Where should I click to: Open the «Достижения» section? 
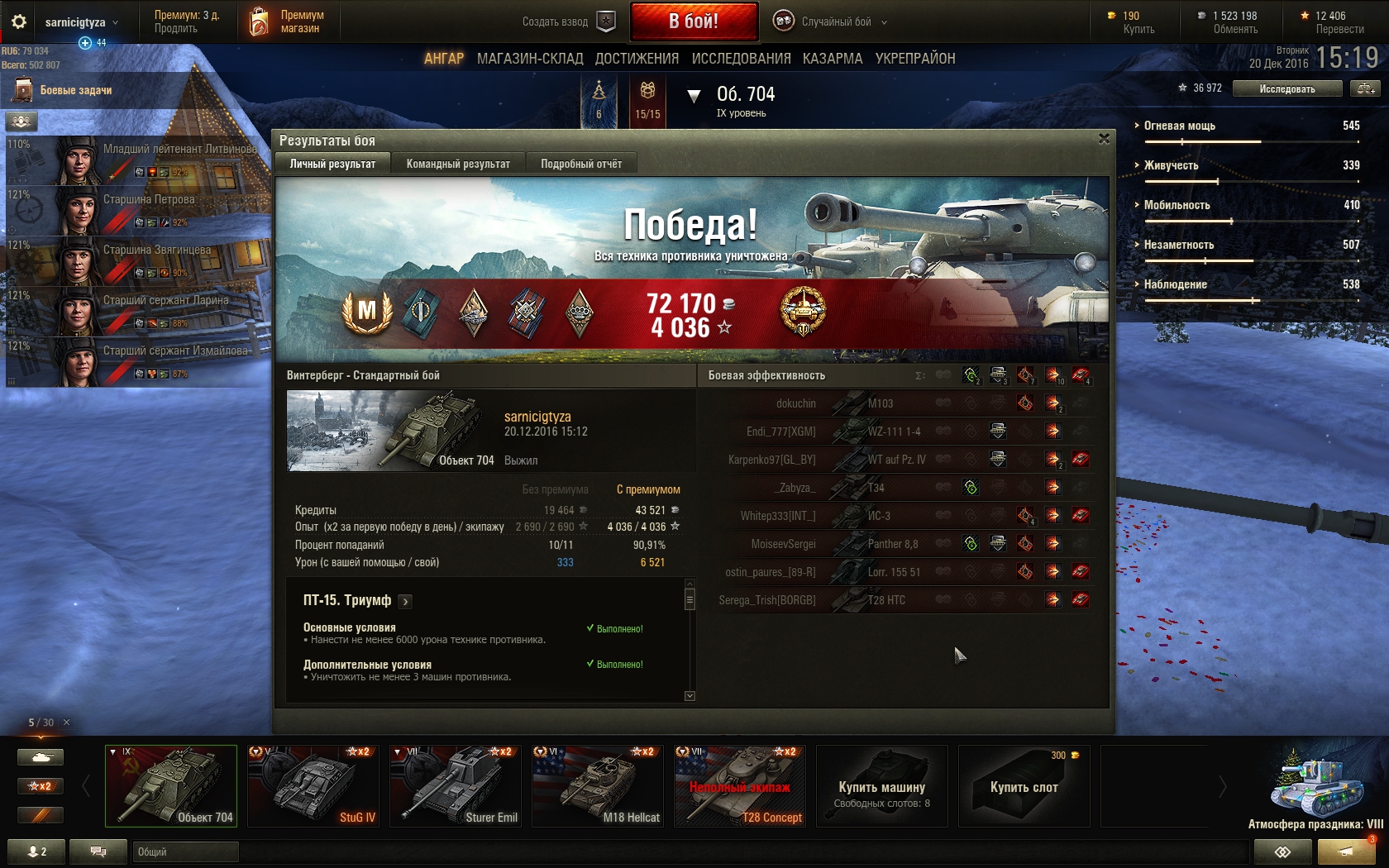tap(637, 59)
